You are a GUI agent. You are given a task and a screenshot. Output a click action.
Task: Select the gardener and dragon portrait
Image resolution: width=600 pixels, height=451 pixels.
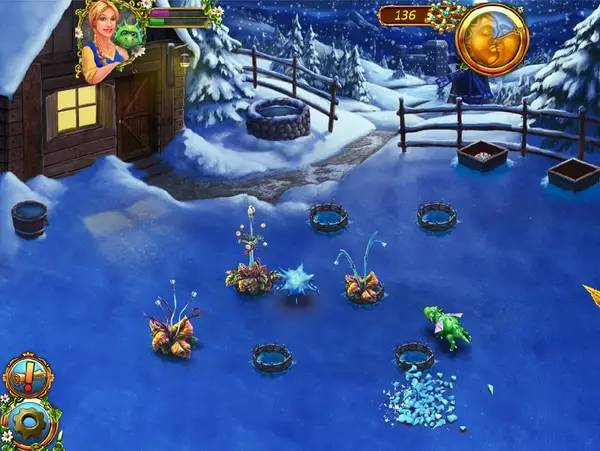coord(112,38)
